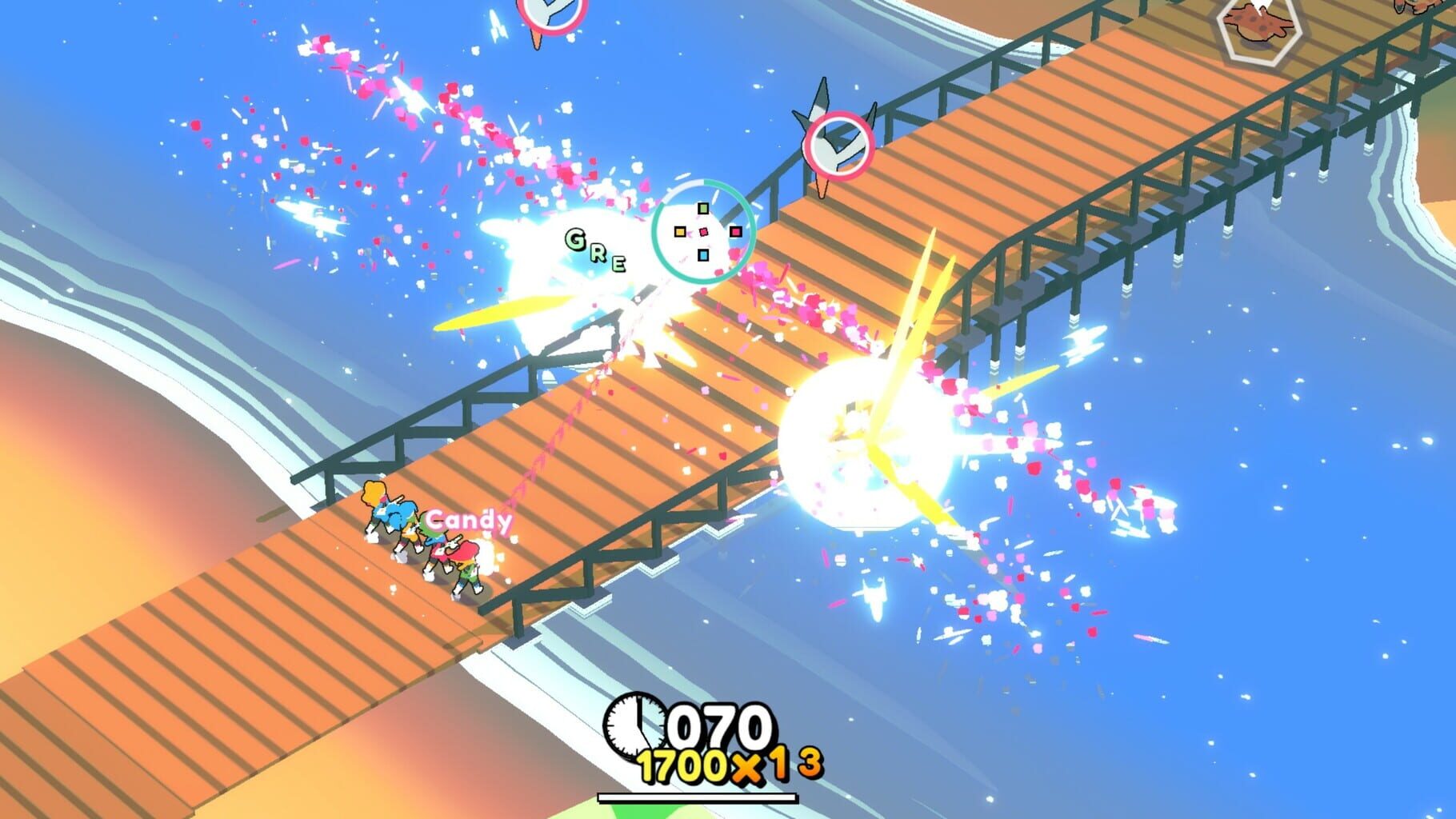
Task: Click the Candy name label
Action: tap(468, 520)
